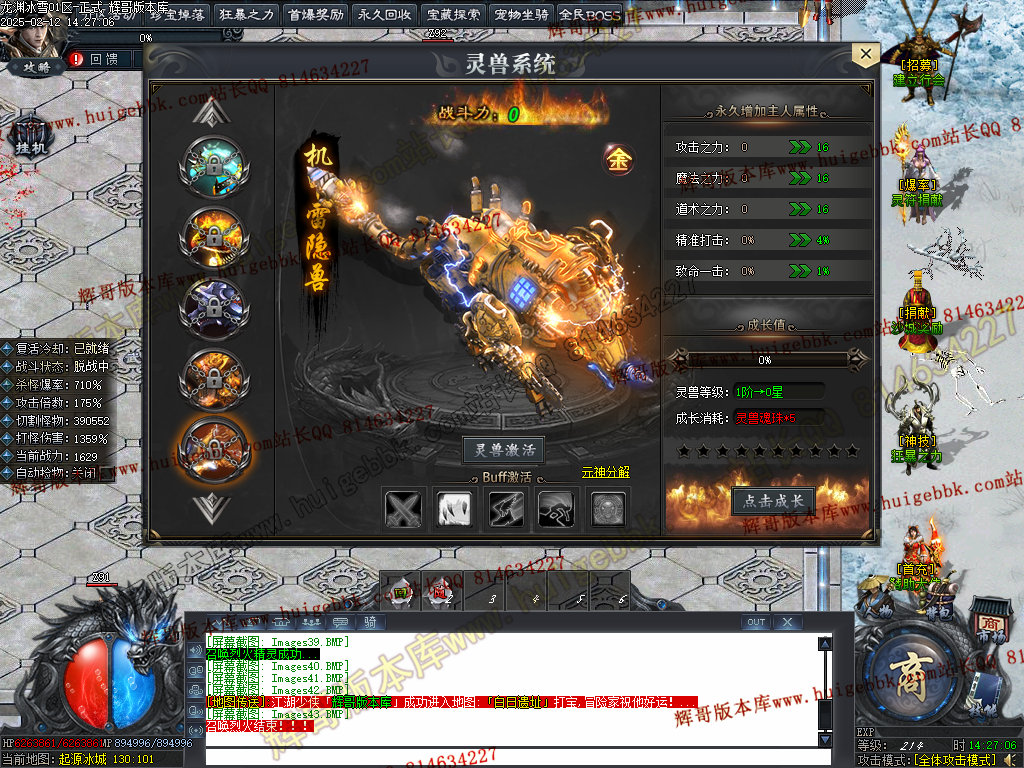The width and height of the screenshot is (1024, 768).
Task: Click the chat panel OUT button
Action: tap(756, 622)
